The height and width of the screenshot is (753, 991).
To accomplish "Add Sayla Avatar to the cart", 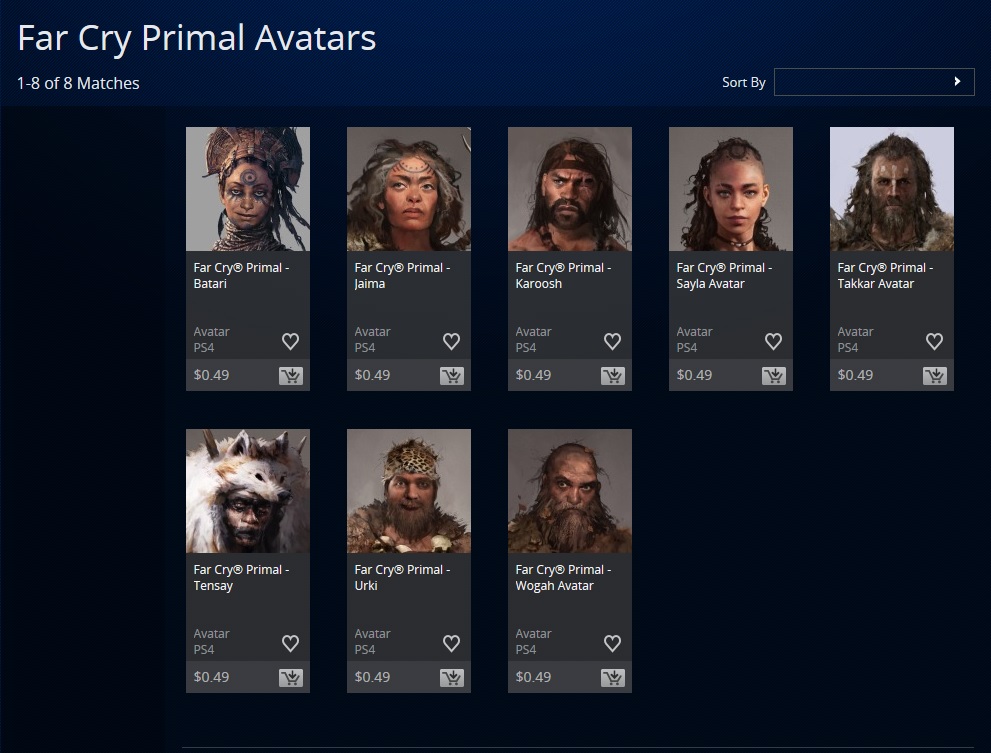I will click(774, 376).
